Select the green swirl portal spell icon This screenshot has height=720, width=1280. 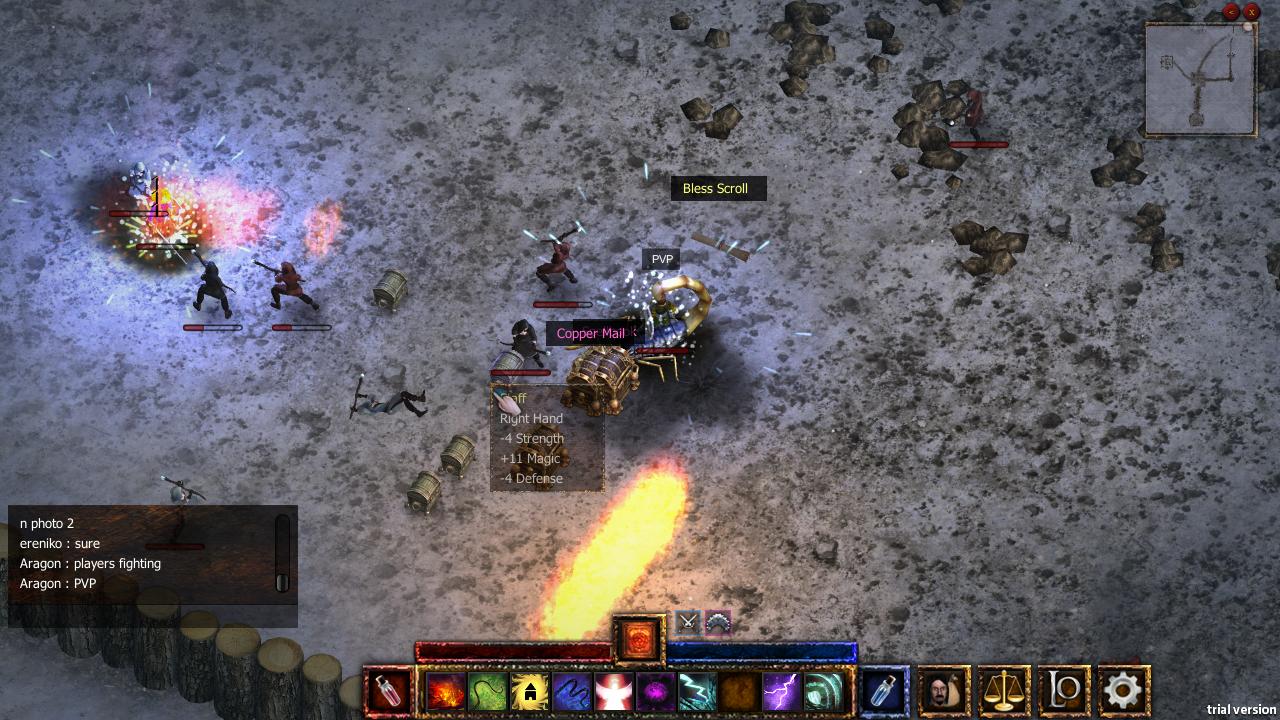(820, 689)
